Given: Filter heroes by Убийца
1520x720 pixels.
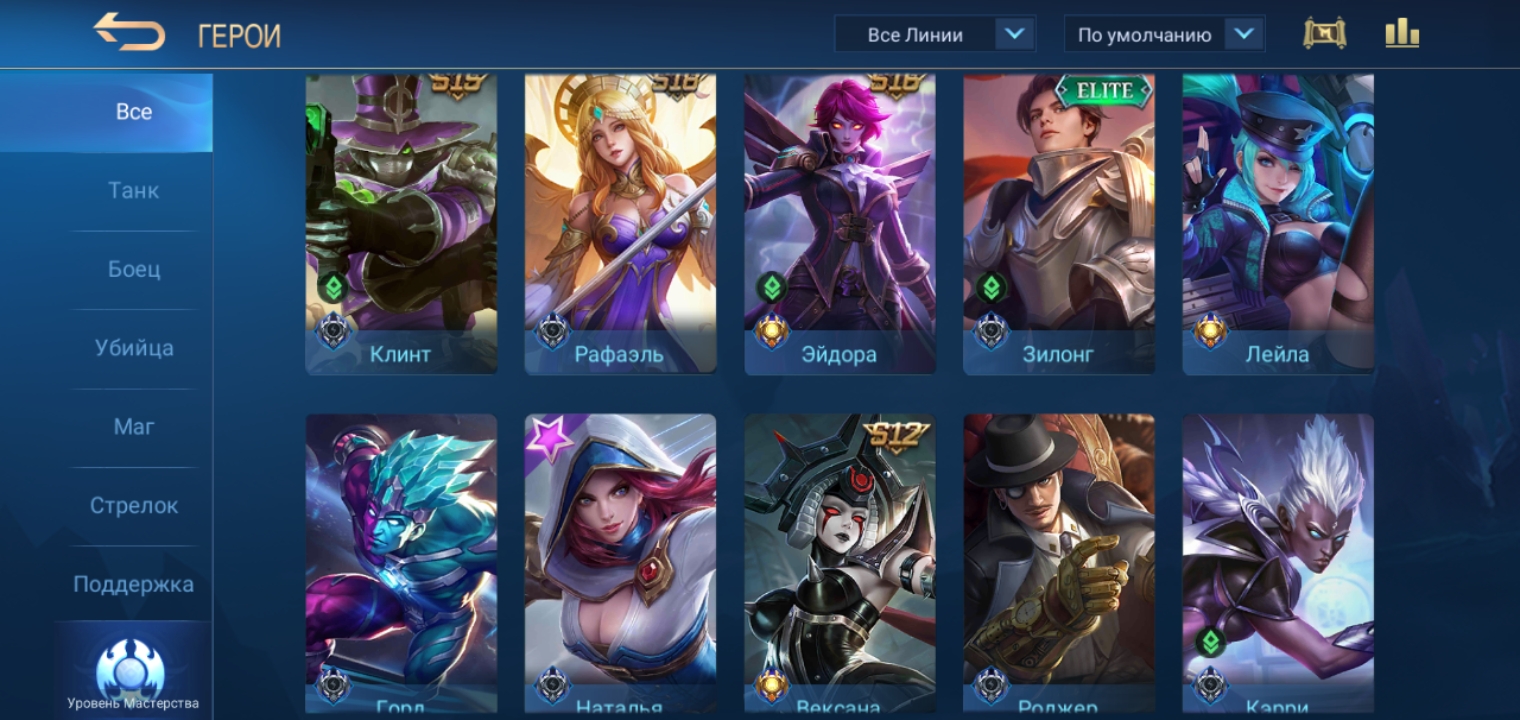Looking at the screenshot, I should click(134, 348).
